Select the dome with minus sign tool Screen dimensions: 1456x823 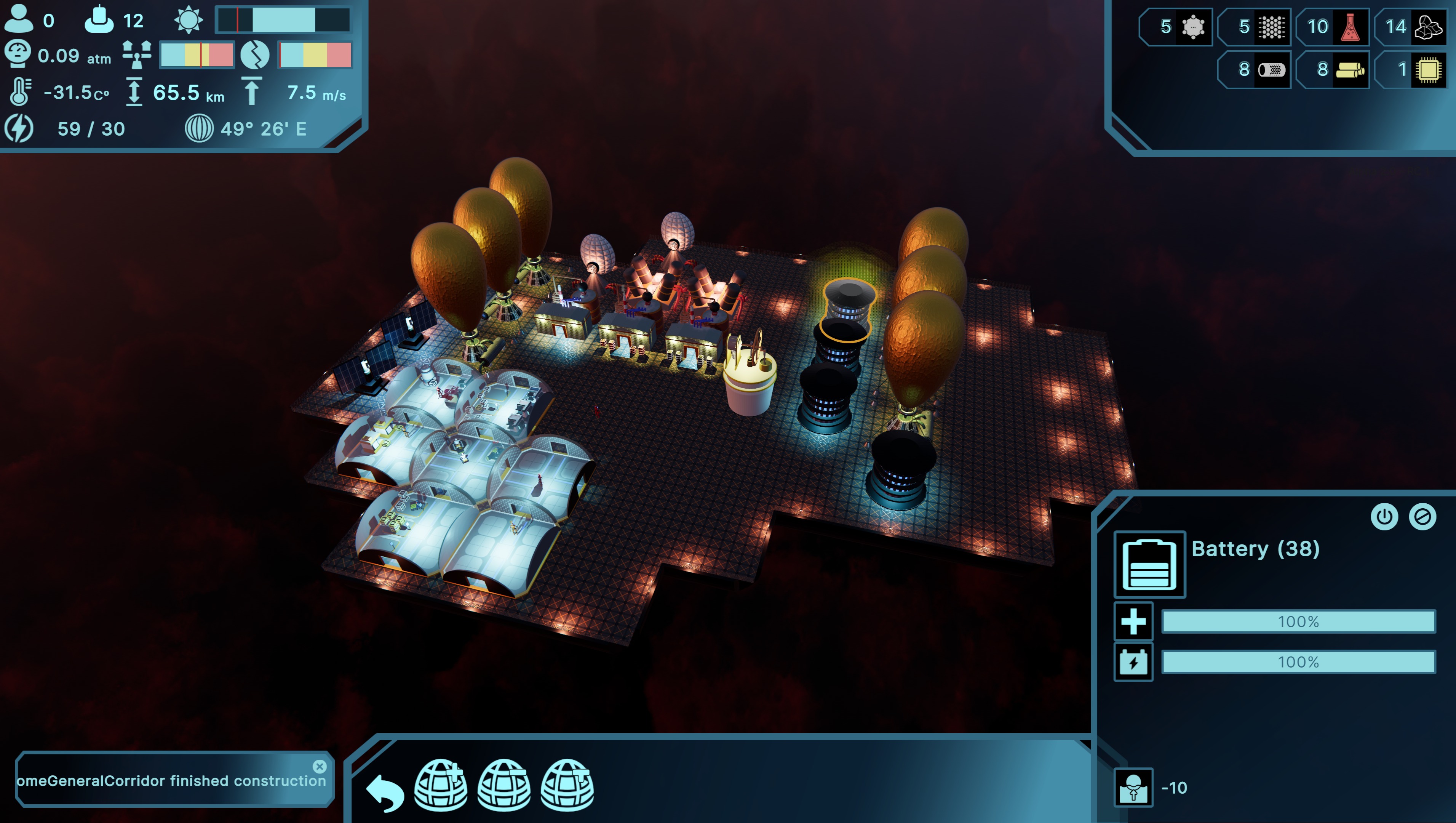[504, 785]
